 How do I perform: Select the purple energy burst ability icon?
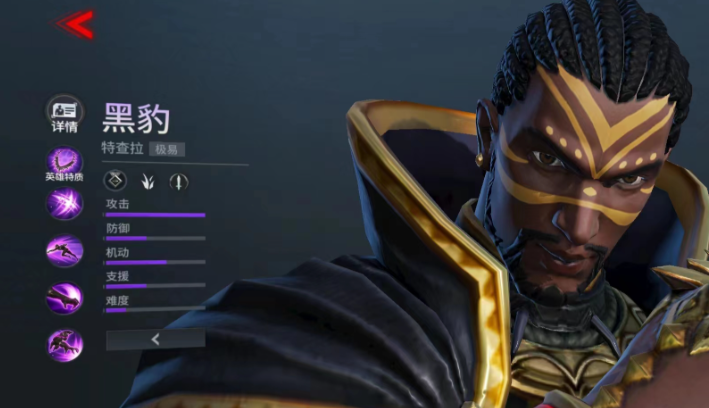pos(64,204)
